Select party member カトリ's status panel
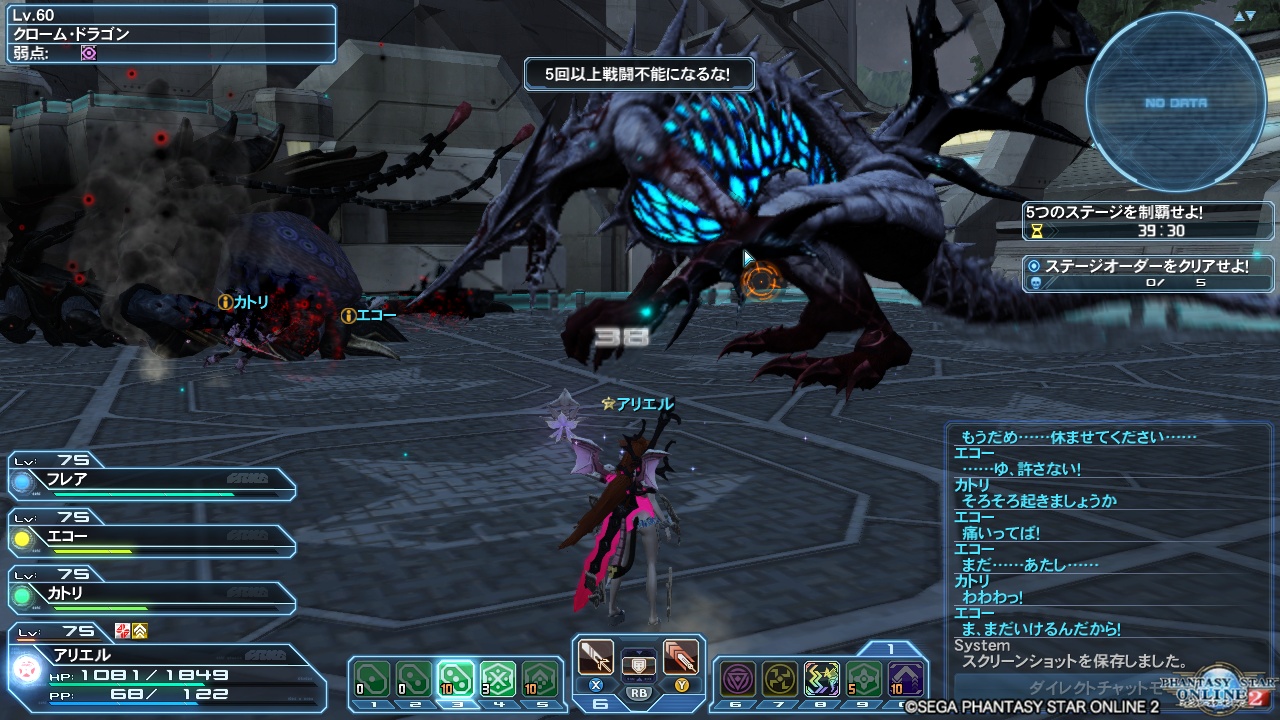The width and height of the screenshot is (1280, 720). pos(150,594)
